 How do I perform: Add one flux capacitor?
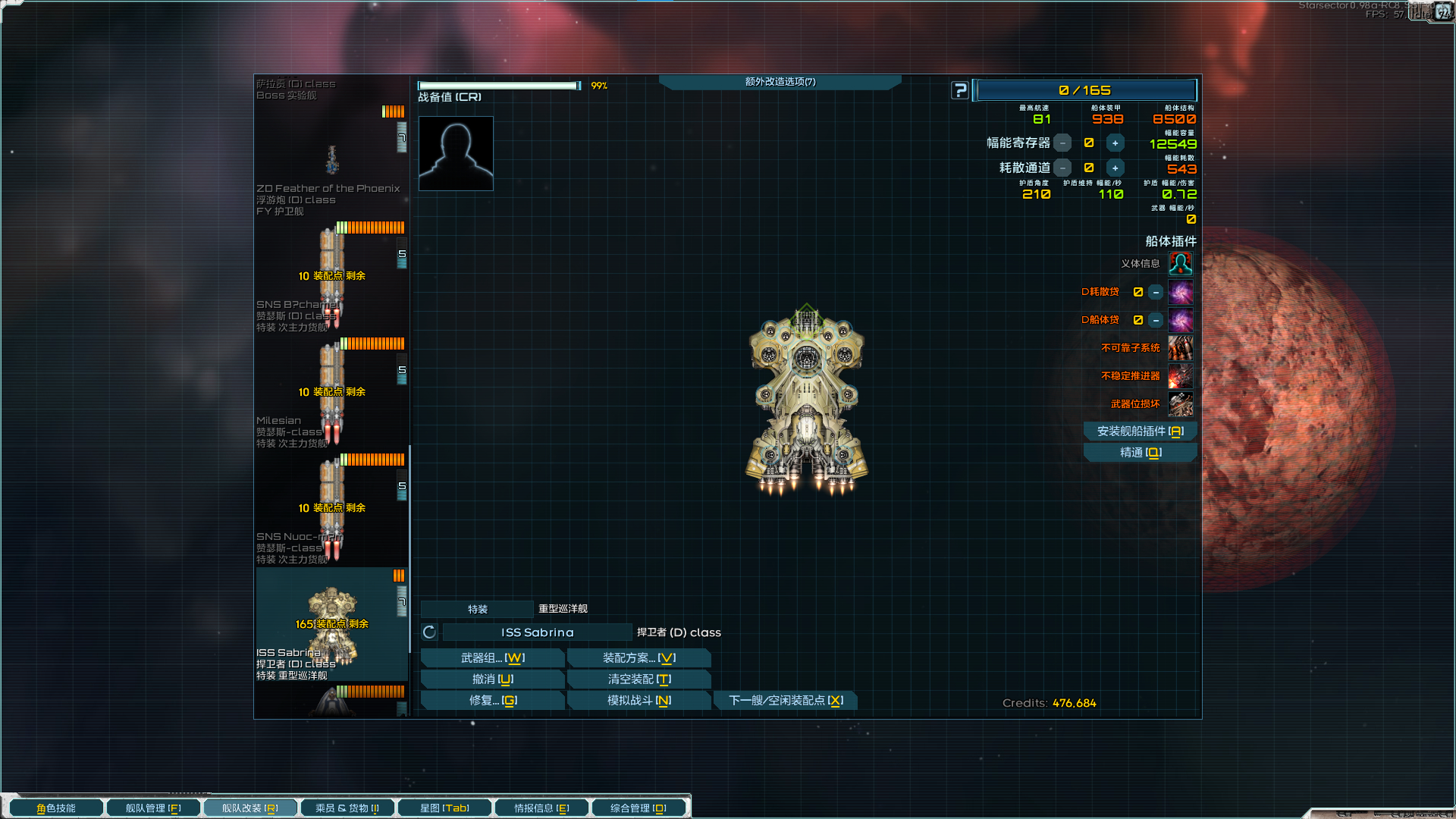(x=1115, y=143)
